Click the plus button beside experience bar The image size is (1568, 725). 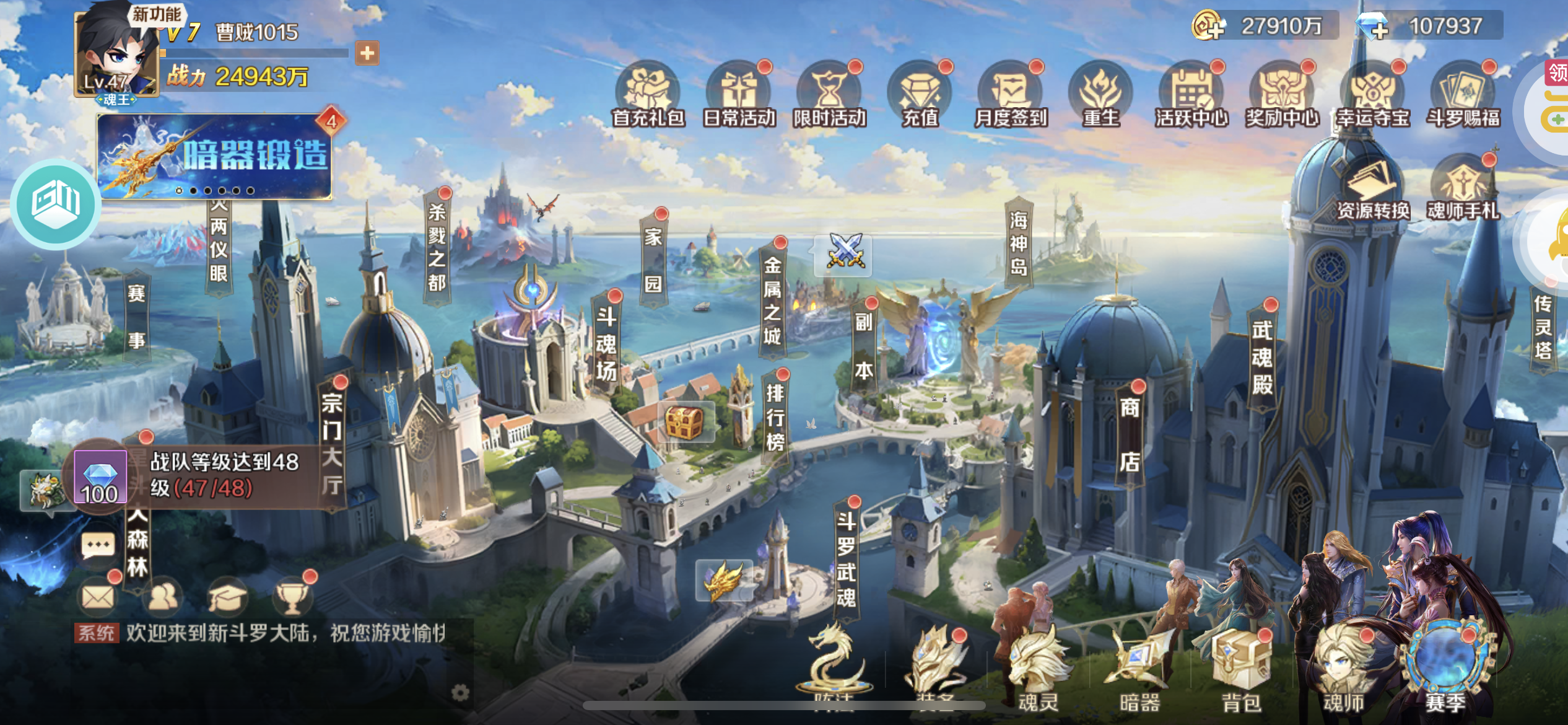coord(367,53)
